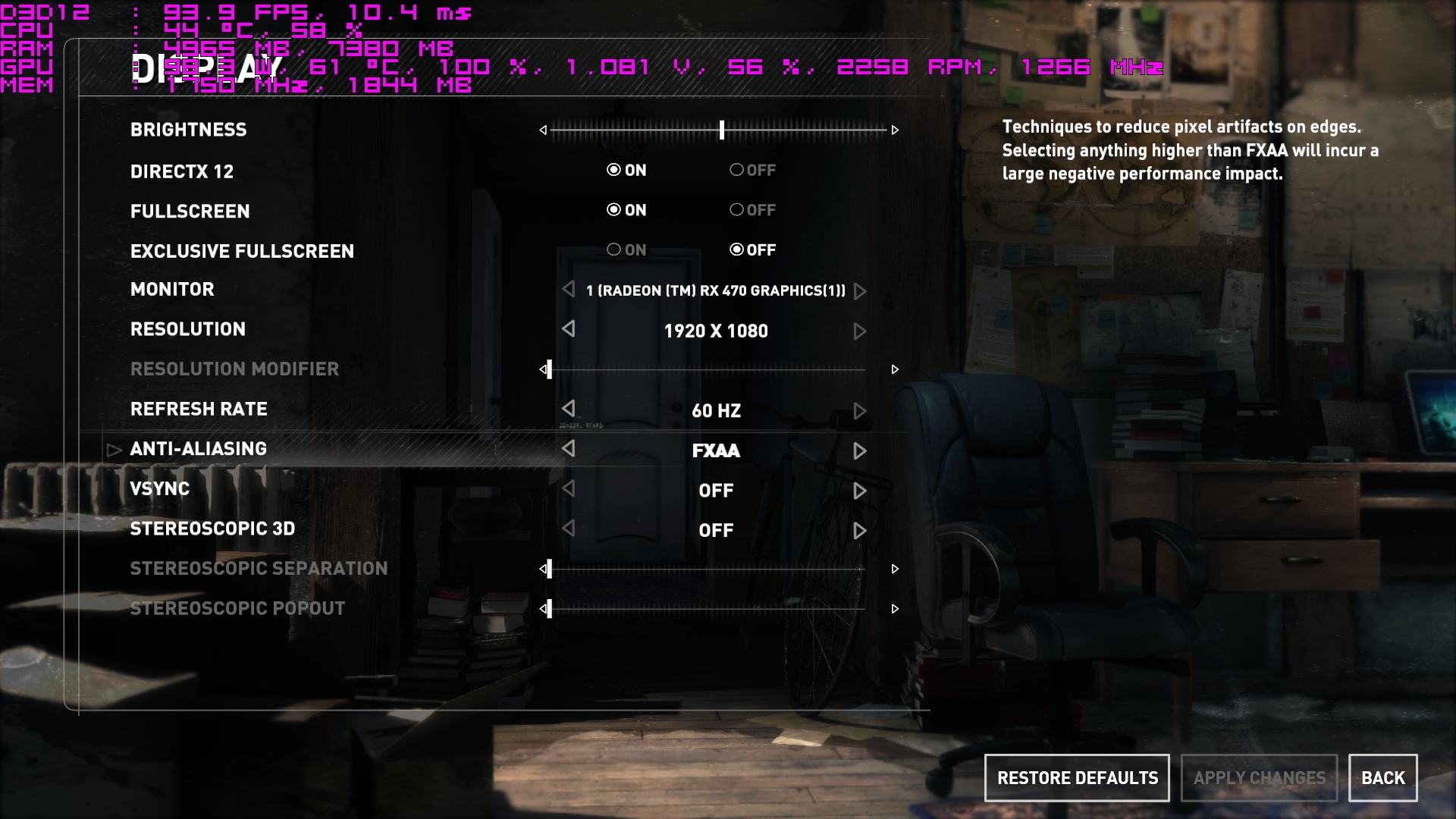Choose next resolution with right arrow
This screenshot has width=1456, height=819.
(x=859, y=331)
